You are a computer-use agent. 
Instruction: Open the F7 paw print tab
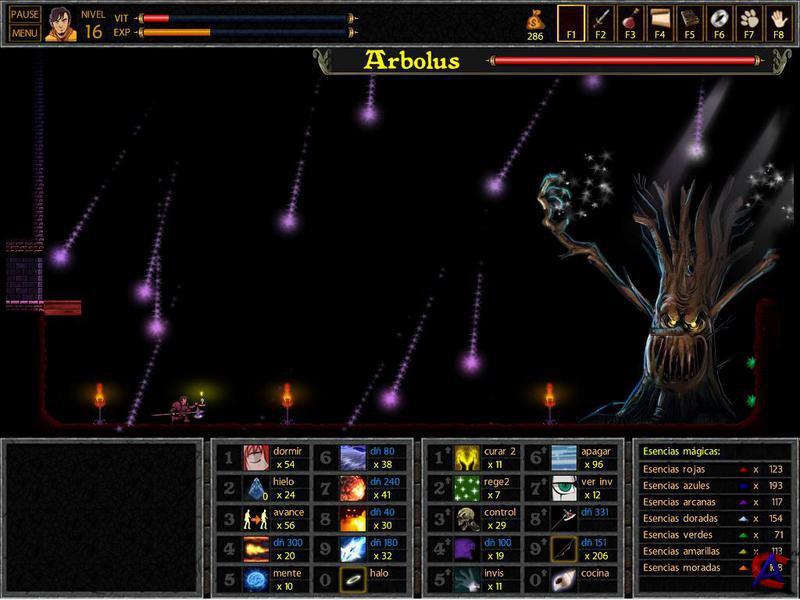point(749,20)
